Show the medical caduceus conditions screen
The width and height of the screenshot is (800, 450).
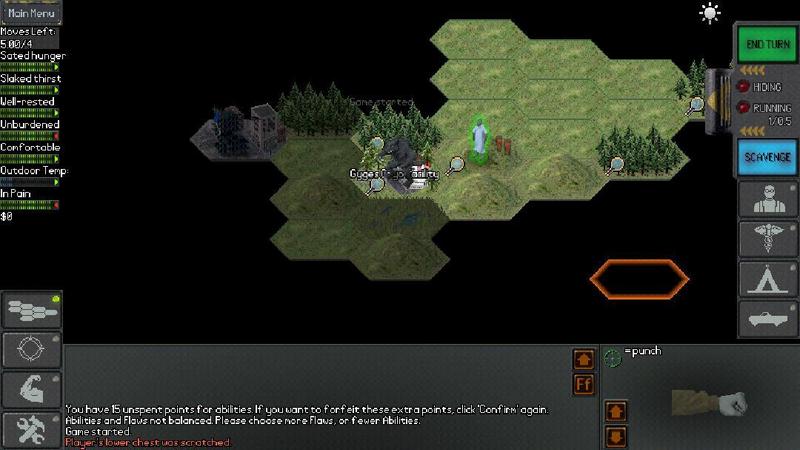(x=767, y=240)
